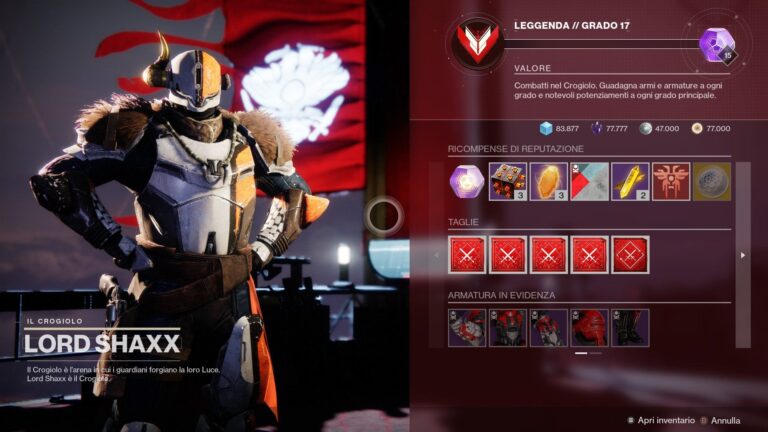Viewport: 768px width, 432px height.
Task: Pick up the diamond-marked bounty under Taglie
Action: point(630,254)
